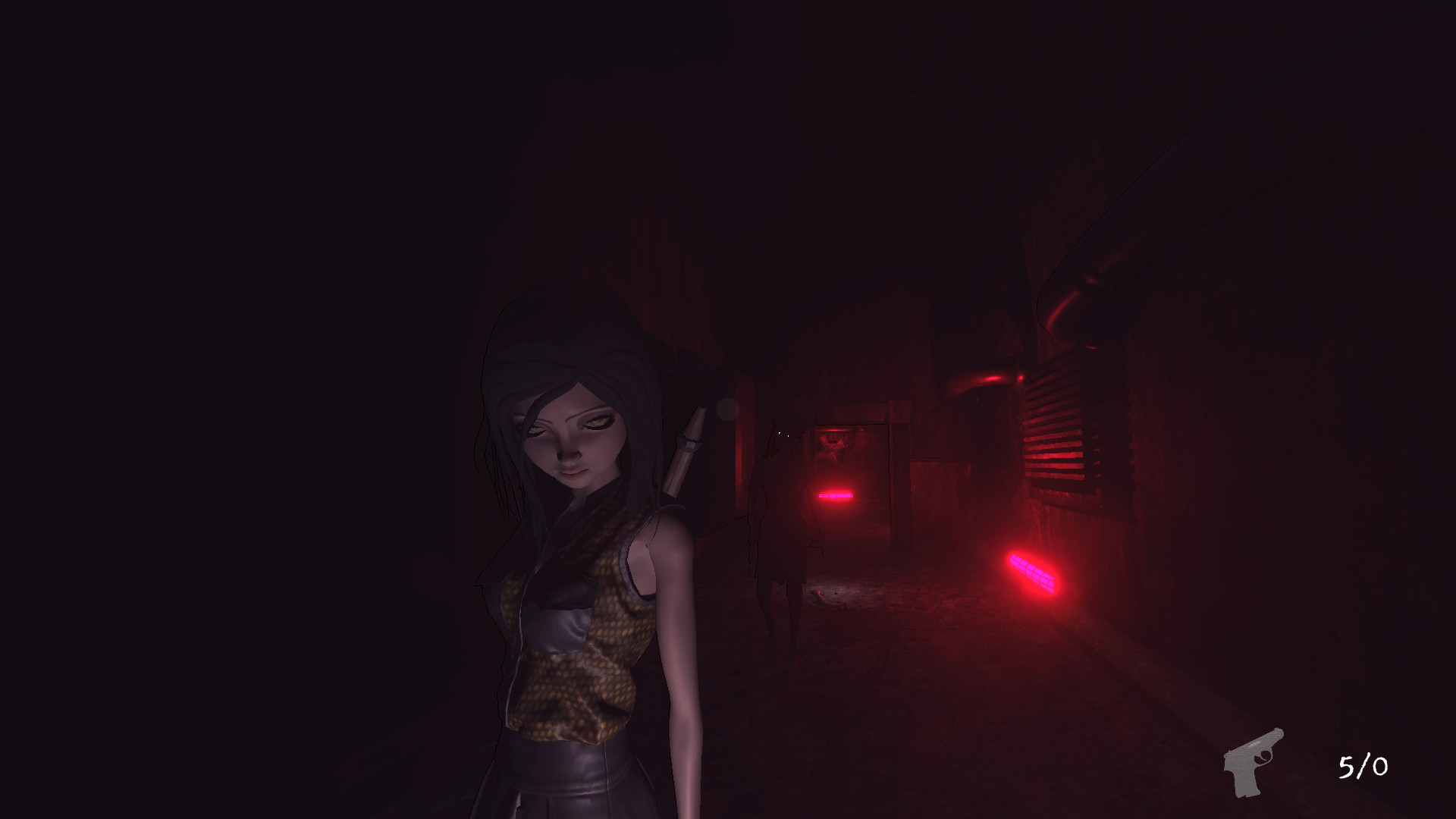This screenshot has width=1456, height=819.
Task: Click the glowing eyes of the distant enemy
Action: [783, 434]
